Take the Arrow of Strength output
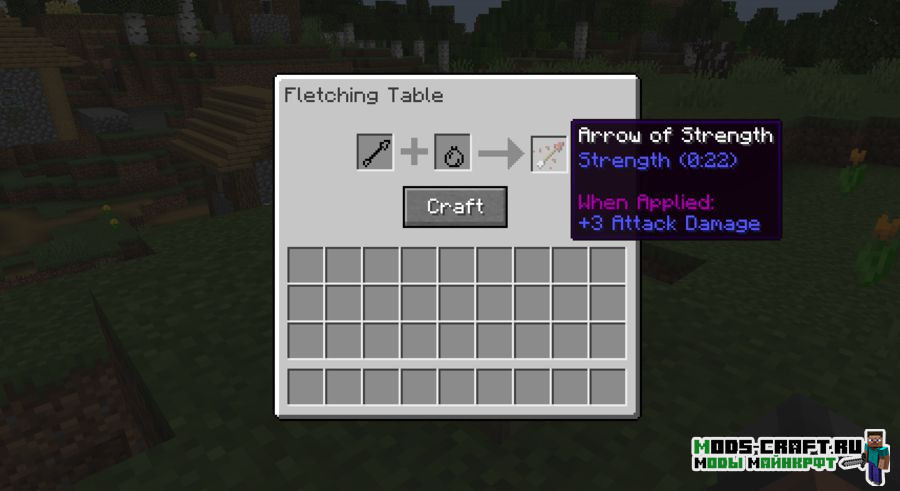Screen dimensions: 900x491 [x=549, y=153]
